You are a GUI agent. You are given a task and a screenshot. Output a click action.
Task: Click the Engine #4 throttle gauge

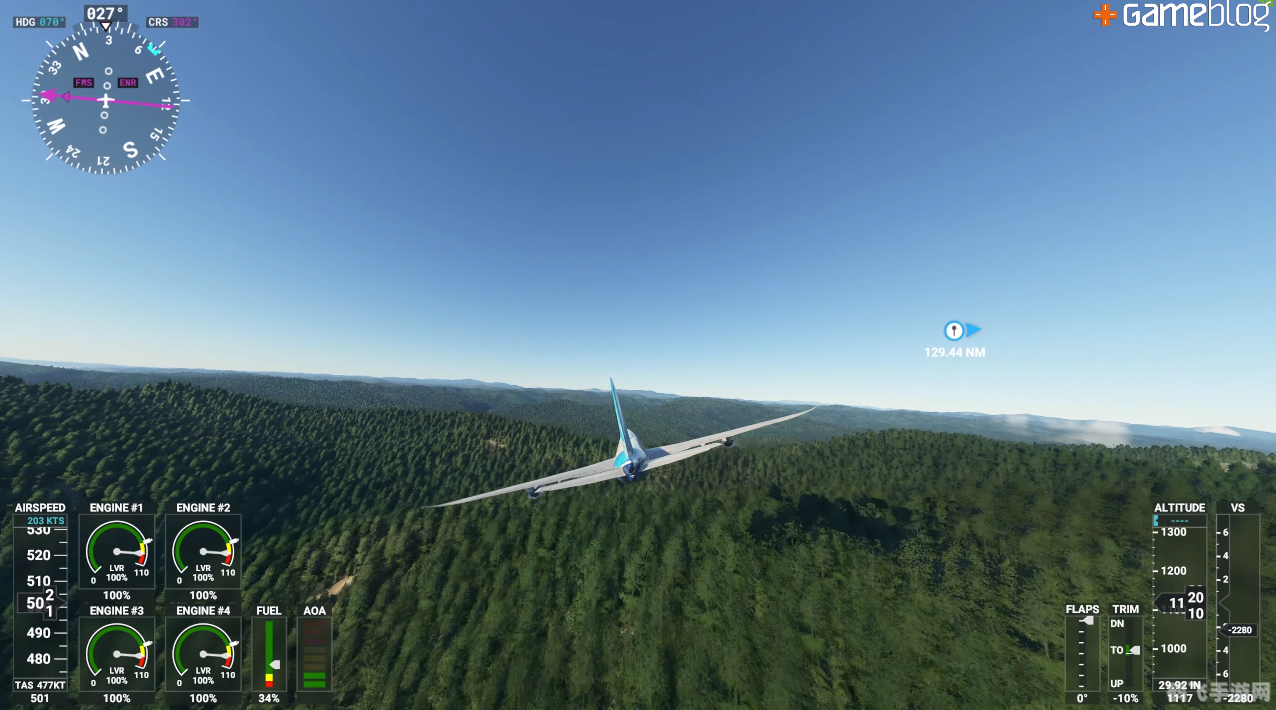(x=203, y=655)
